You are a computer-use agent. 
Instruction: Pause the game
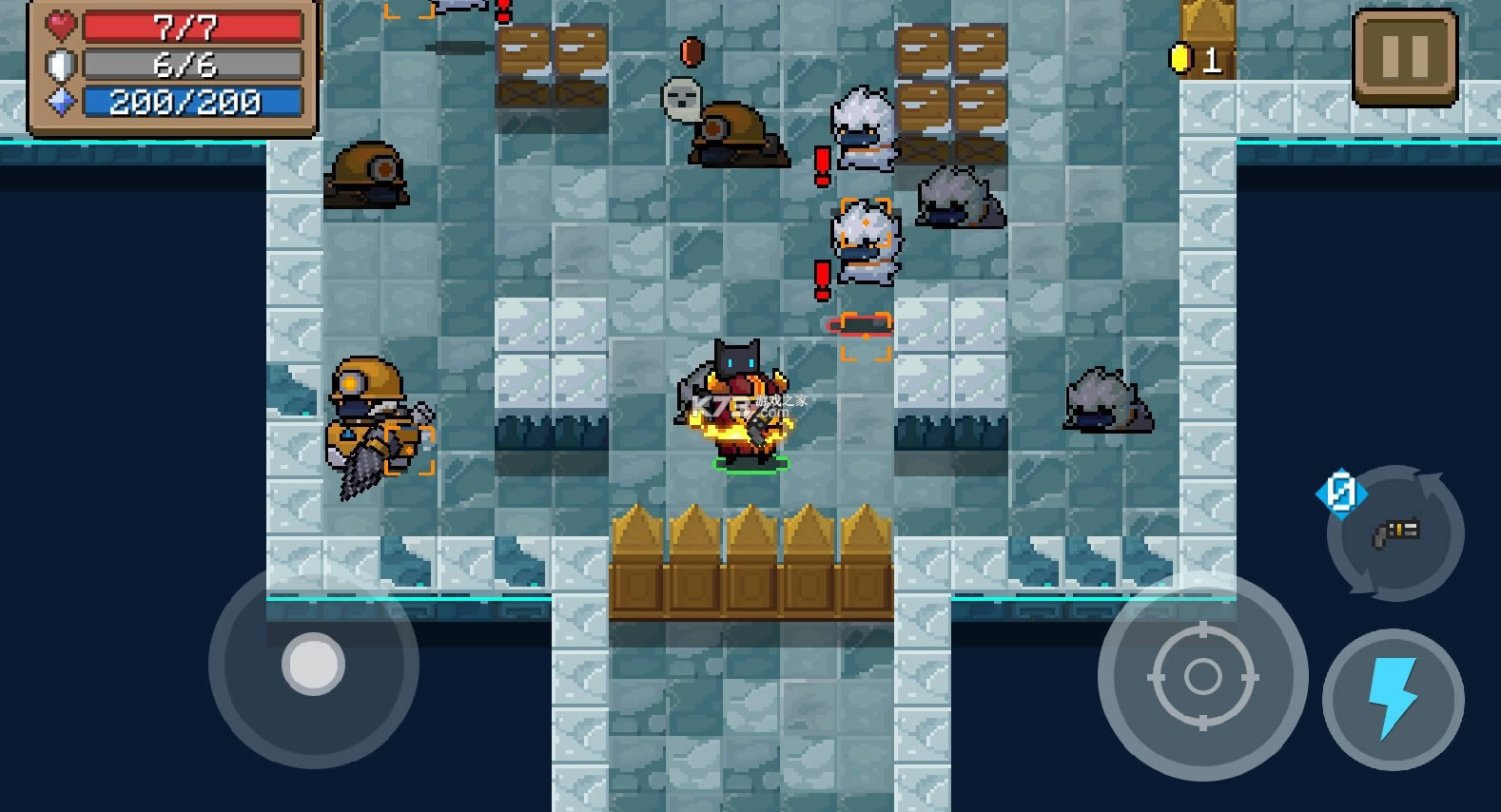pyautogui.click(x=1405, y=57)
